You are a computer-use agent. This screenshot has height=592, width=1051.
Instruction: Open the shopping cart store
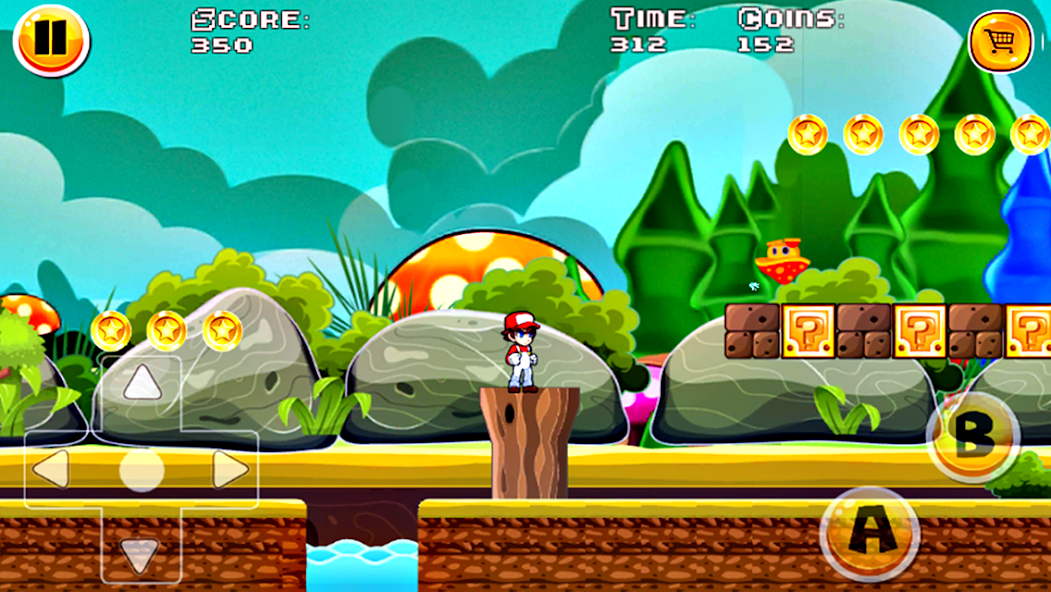point(1000,41)
